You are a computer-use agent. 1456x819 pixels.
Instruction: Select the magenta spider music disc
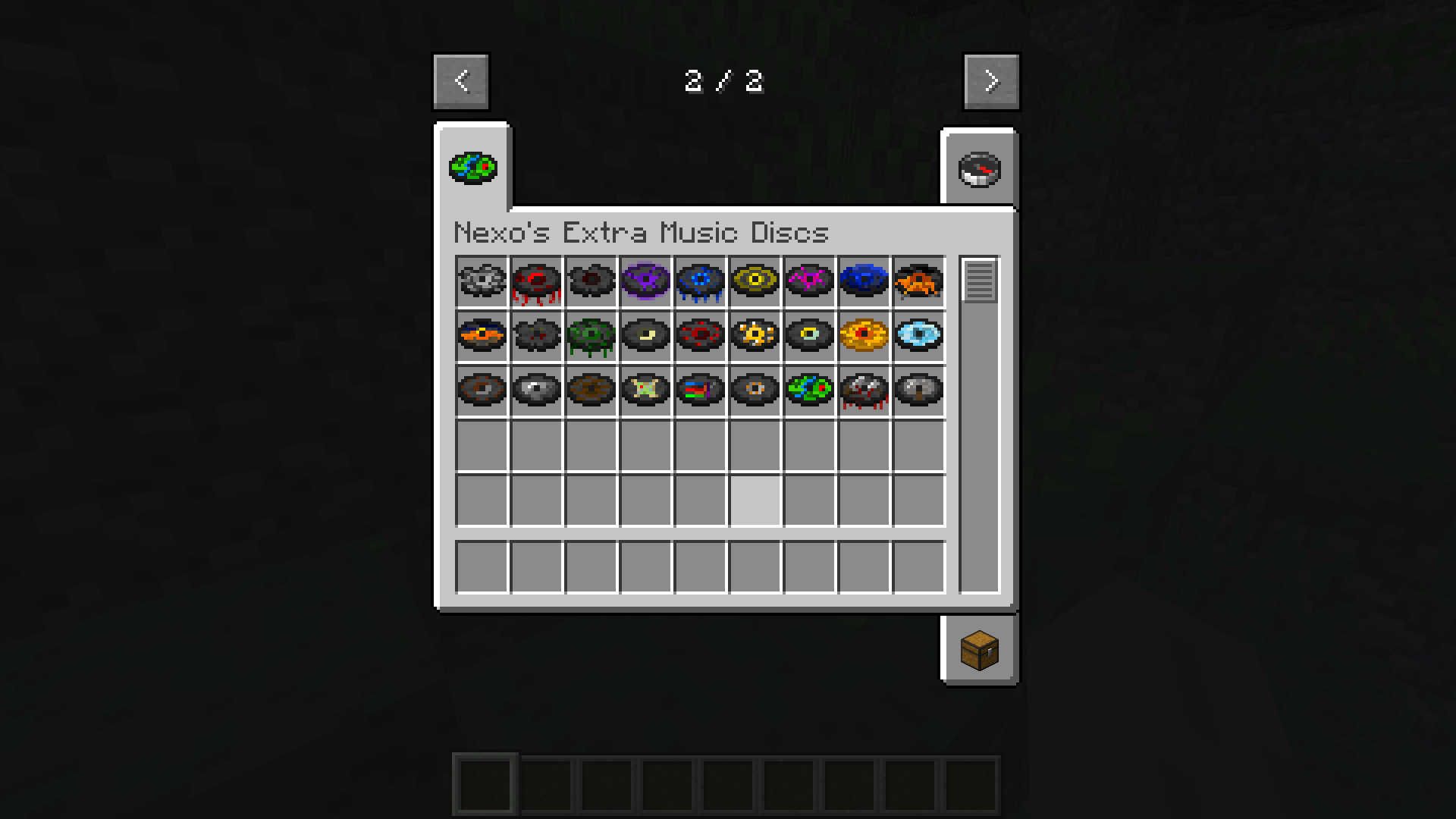pyautogui.click(x=809, y=282)
